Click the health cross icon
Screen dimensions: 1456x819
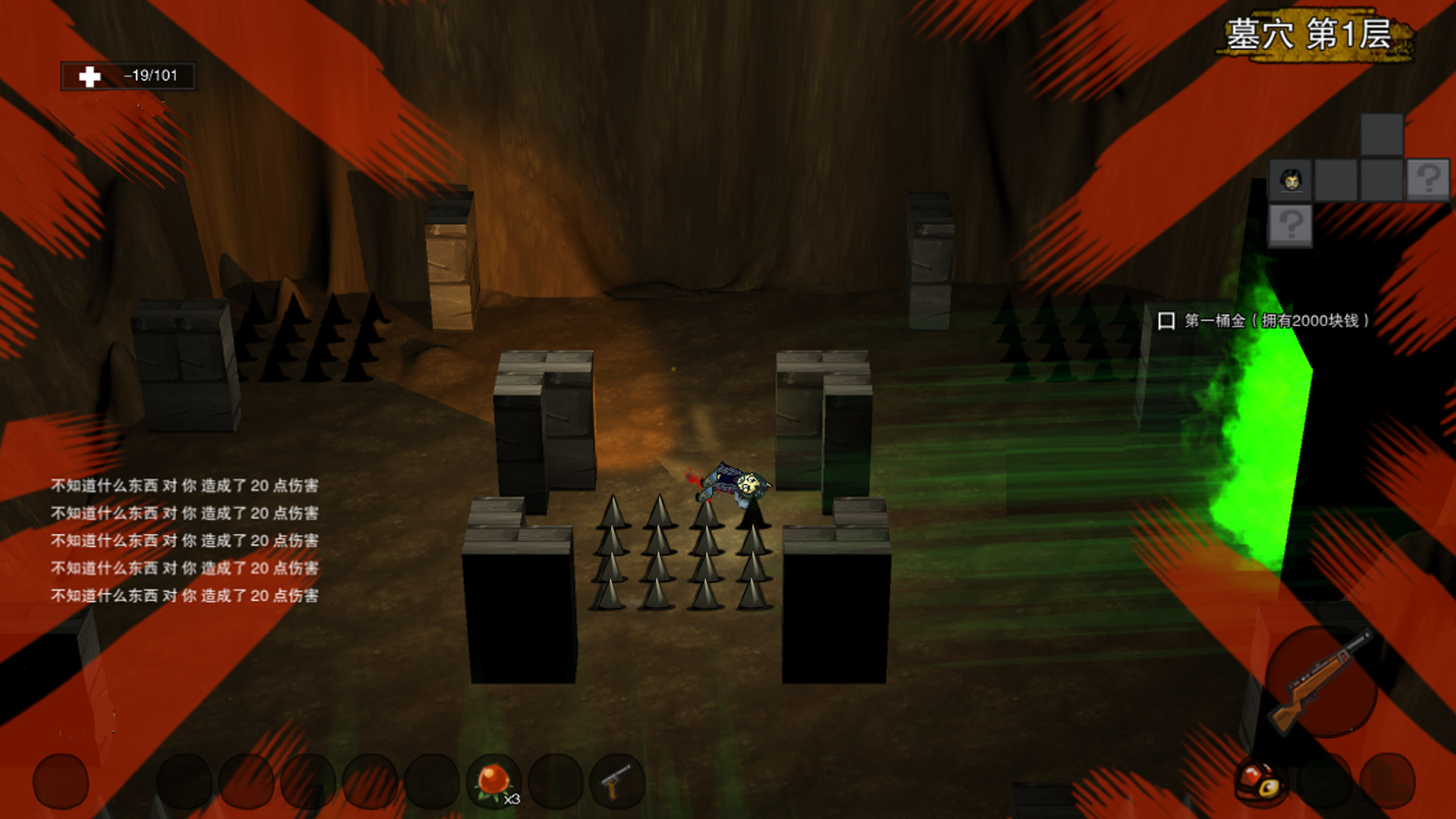click(89, 76)
